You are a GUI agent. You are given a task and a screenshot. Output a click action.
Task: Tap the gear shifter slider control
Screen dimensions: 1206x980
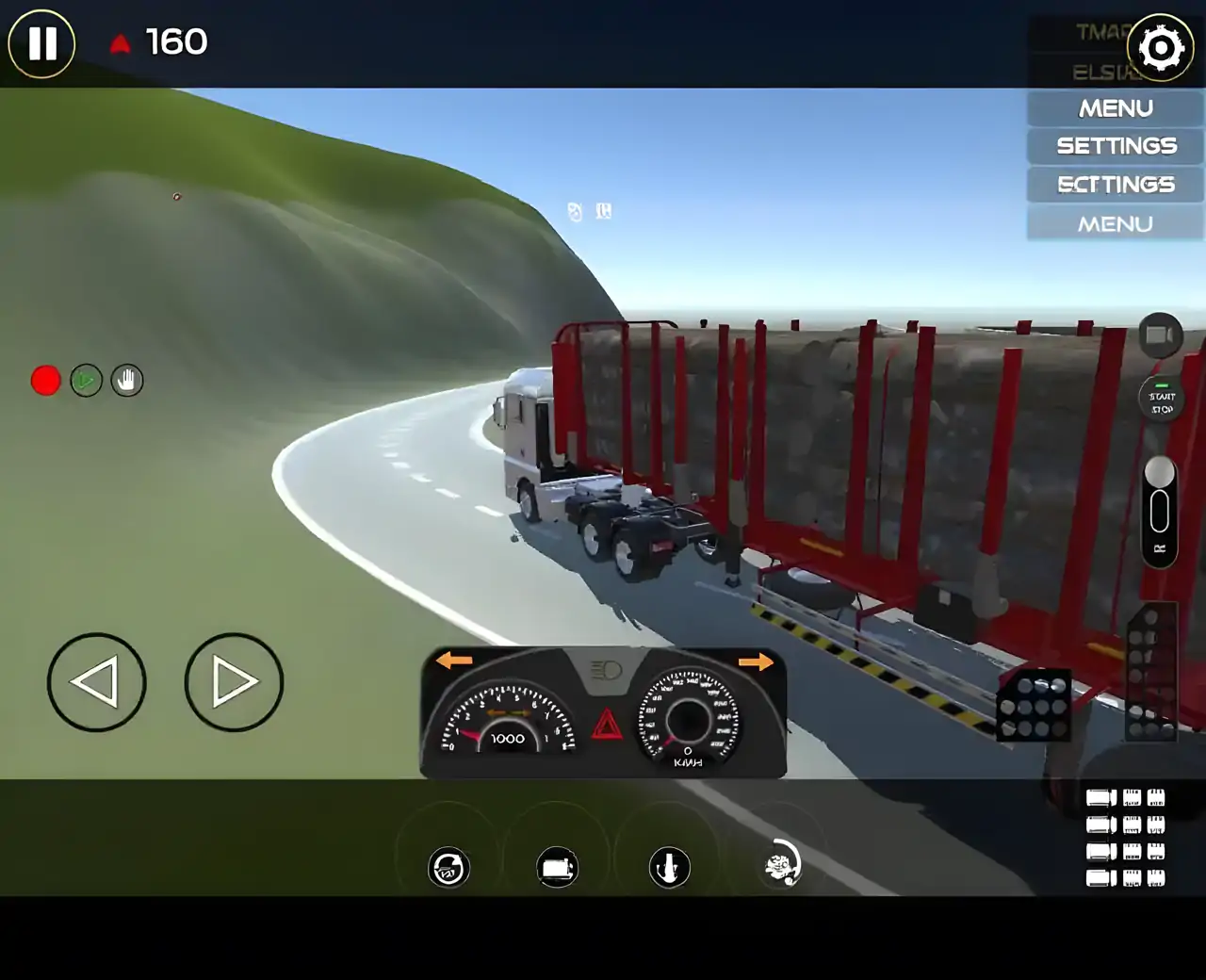(x=1159, y=511)
